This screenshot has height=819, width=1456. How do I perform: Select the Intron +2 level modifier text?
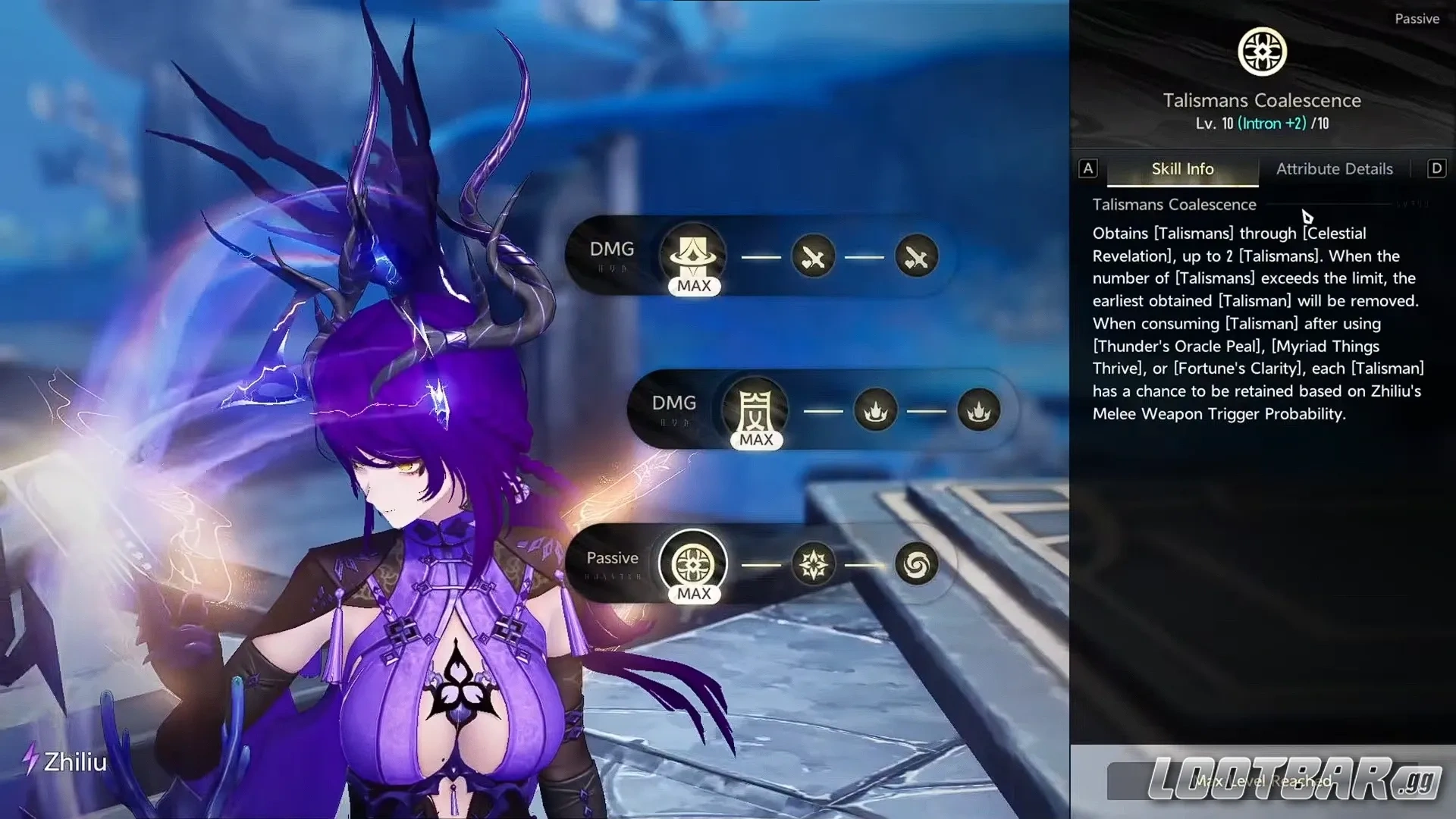(x=1272, y=123)
